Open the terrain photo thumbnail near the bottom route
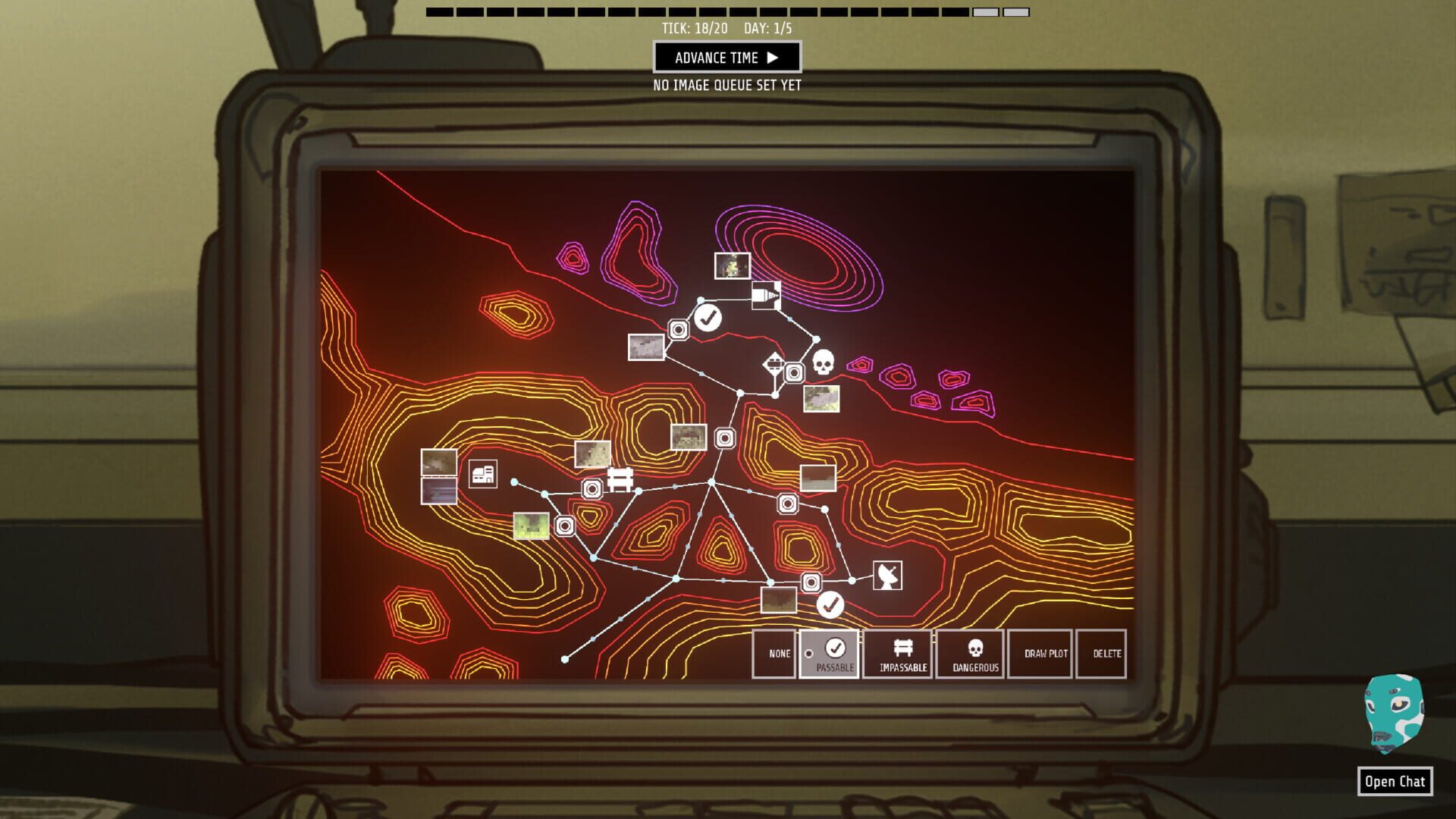The height and width of the screenshot is (819, 1456). point(777,600)
